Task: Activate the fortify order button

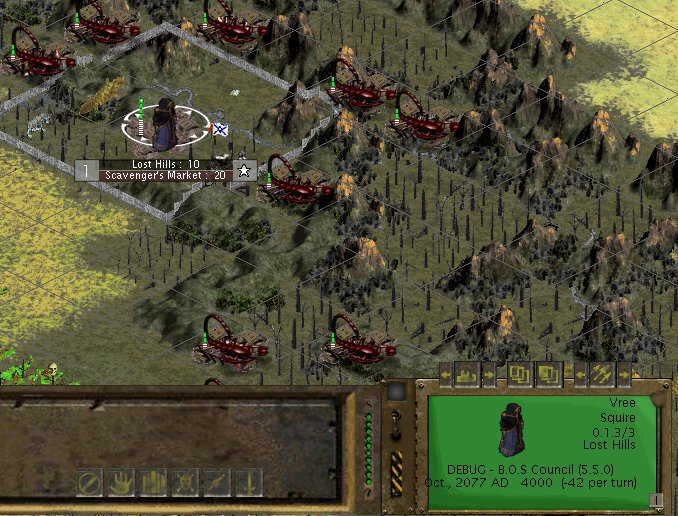Action: (x=154, y=482)
